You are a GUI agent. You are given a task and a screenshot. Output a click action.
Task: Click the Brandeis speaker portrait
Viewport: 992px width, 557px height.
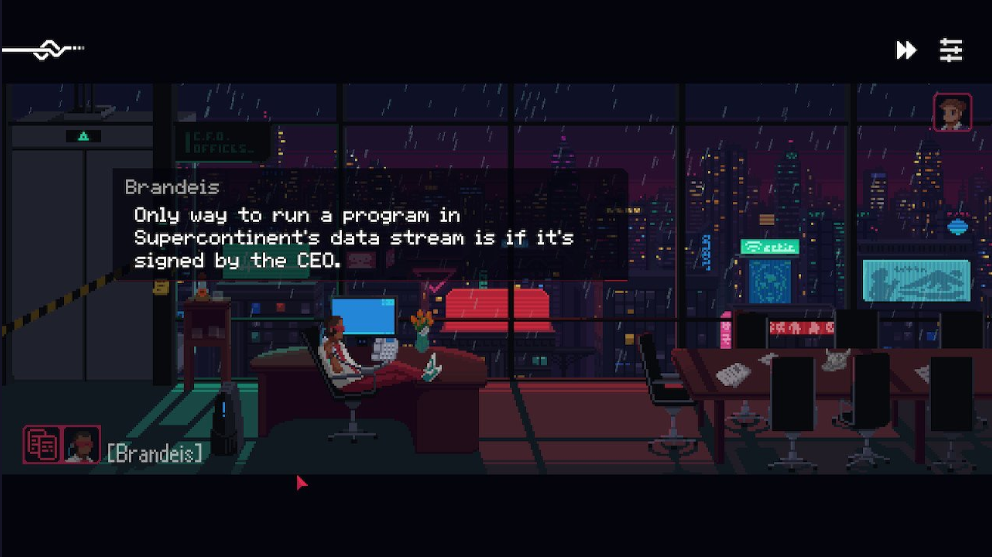pyautogui.click(x=81, y=445)
